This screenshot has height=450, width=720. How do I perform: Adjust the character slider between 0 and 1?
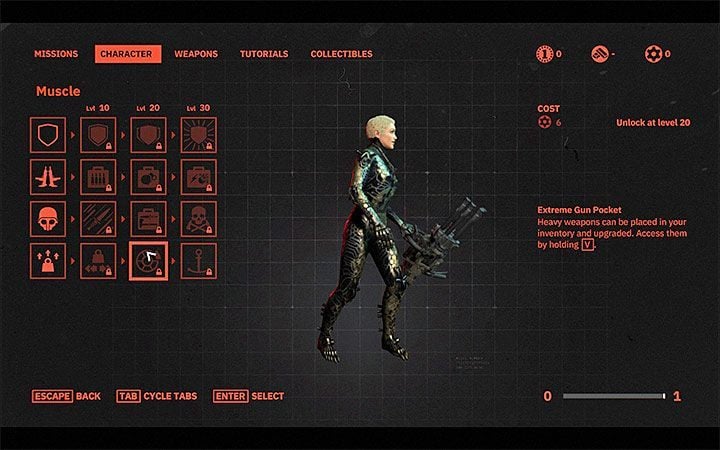(x=613, y=397)
